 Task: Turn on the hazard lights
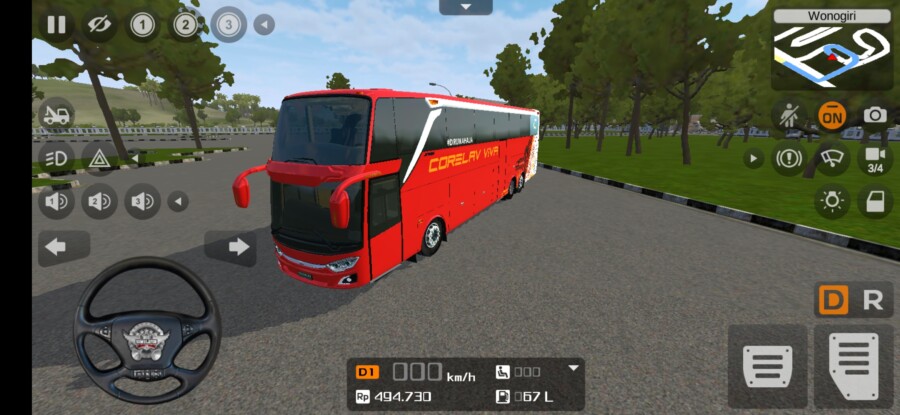(x=99, y=157)
